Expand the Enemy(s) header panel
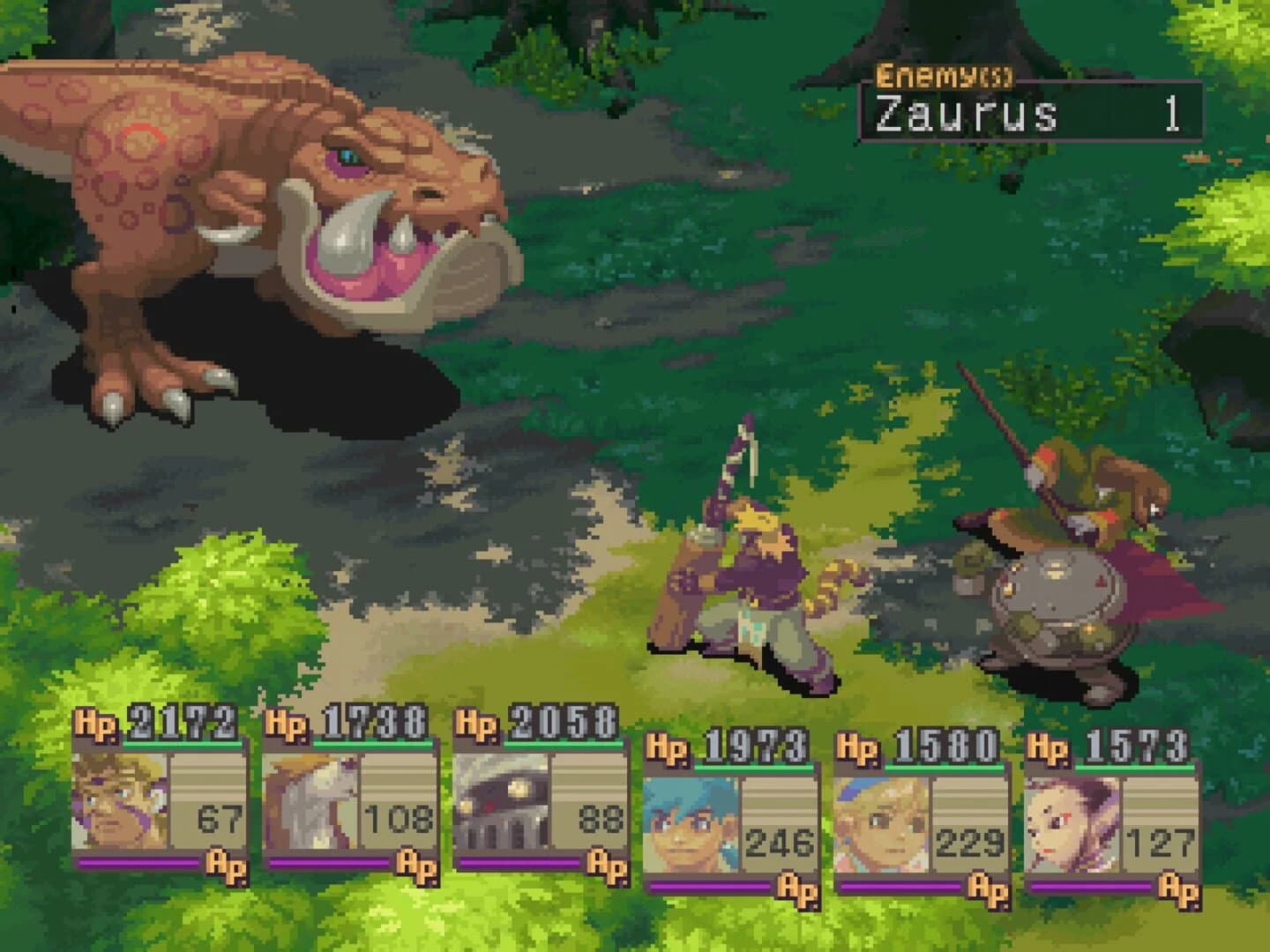The height and width of the screenshot is (952, 1270). point(945,78)
